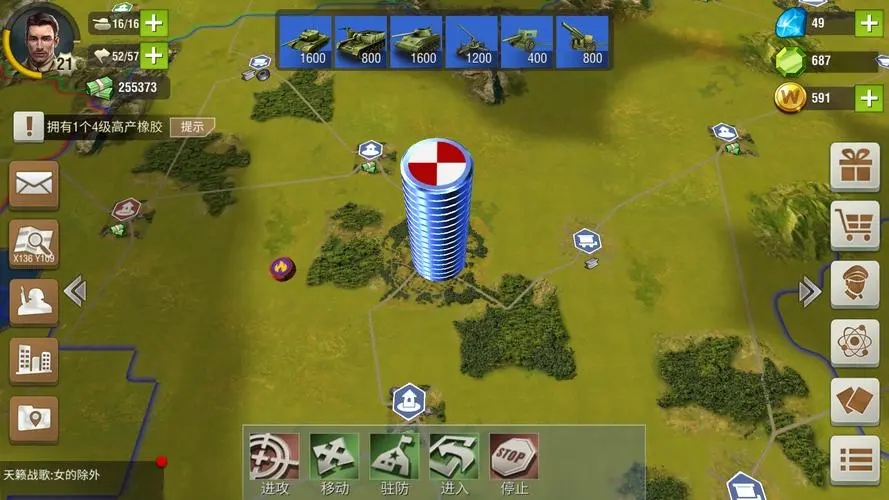Add more tank capacity beside 16/16
The height and width of the screenshot is (500, 889).
[x=155, y=23]
